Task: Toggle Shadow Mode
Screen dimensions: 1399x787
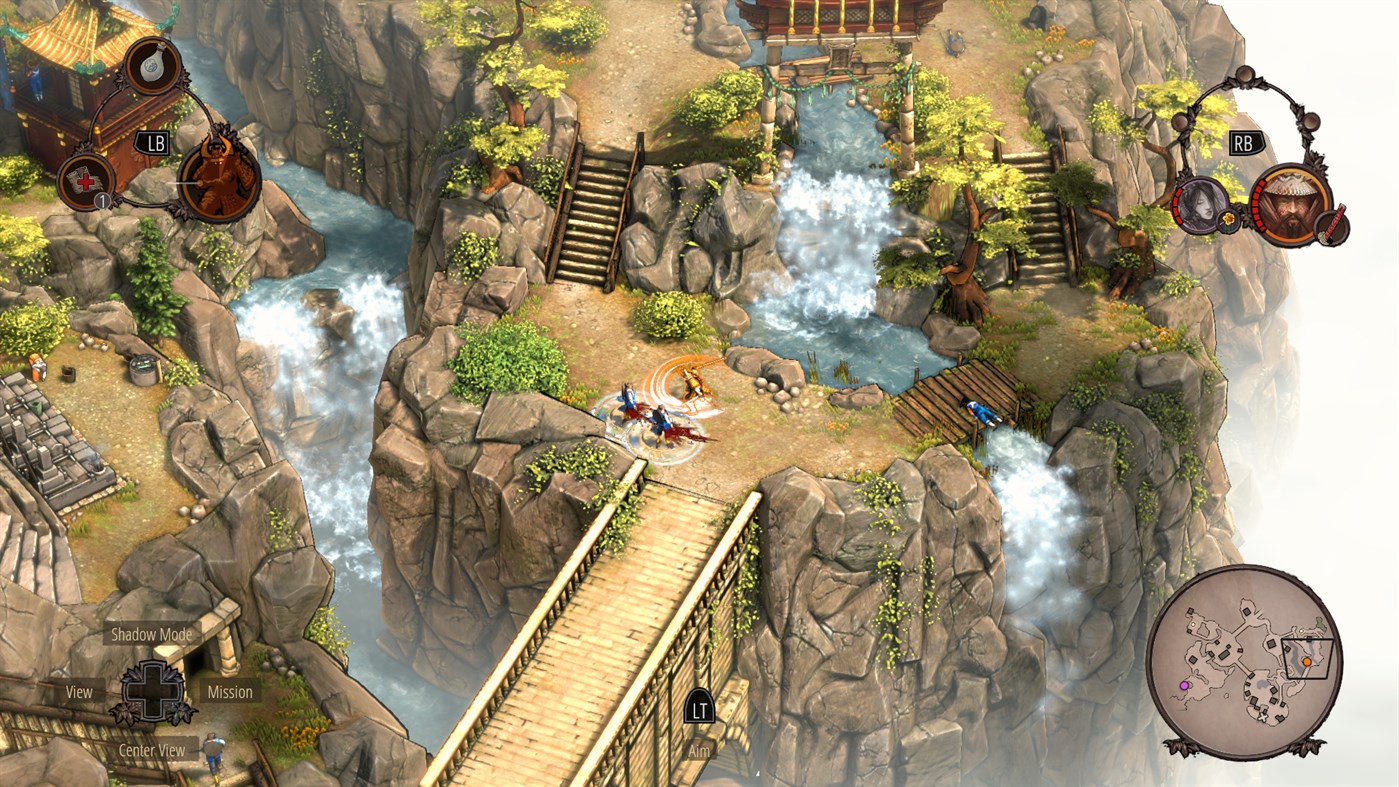Action: click(x=152, y=633)
